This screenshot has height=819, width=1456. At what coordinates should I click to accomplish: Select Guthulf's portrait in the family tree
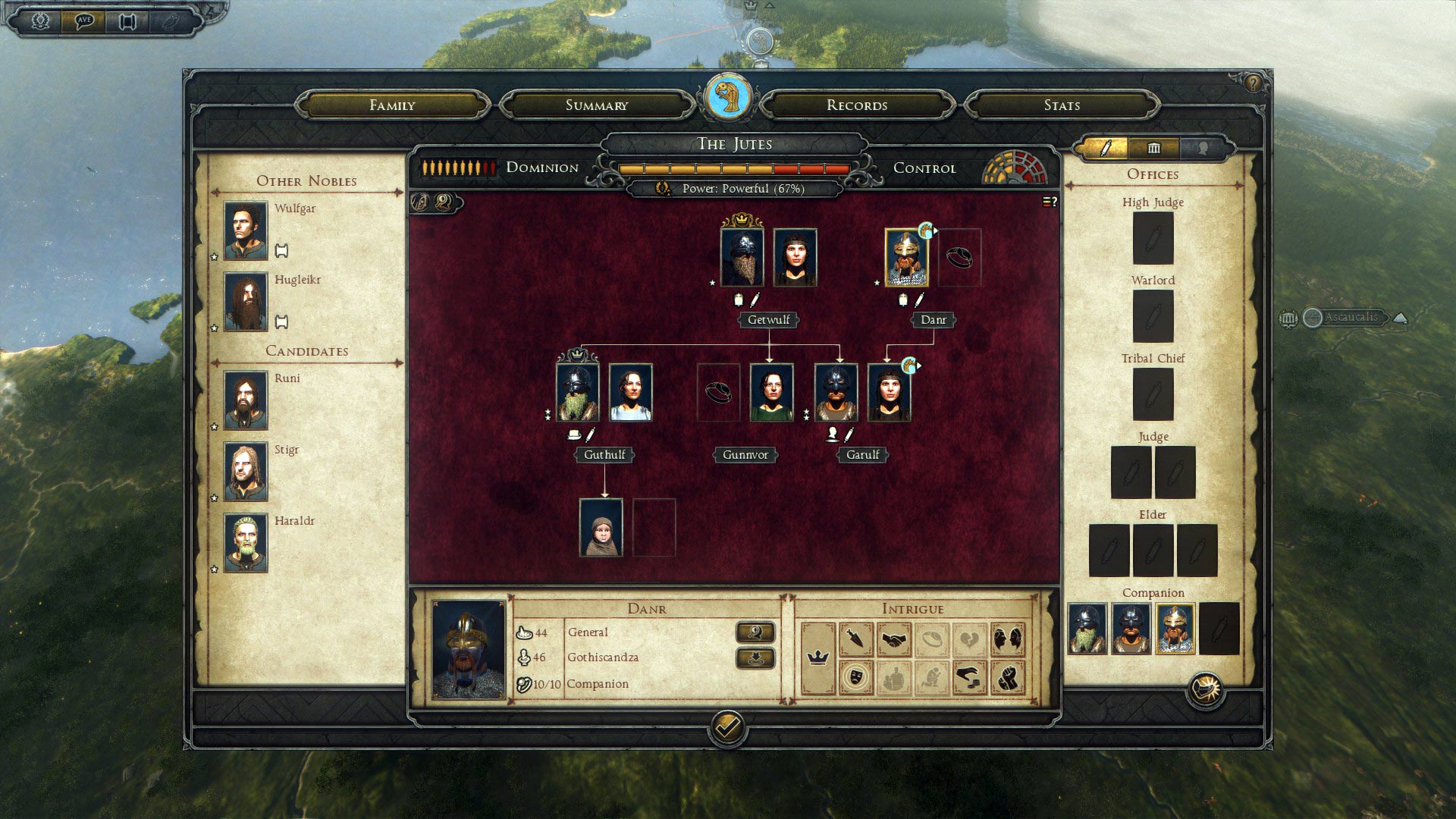578,393
